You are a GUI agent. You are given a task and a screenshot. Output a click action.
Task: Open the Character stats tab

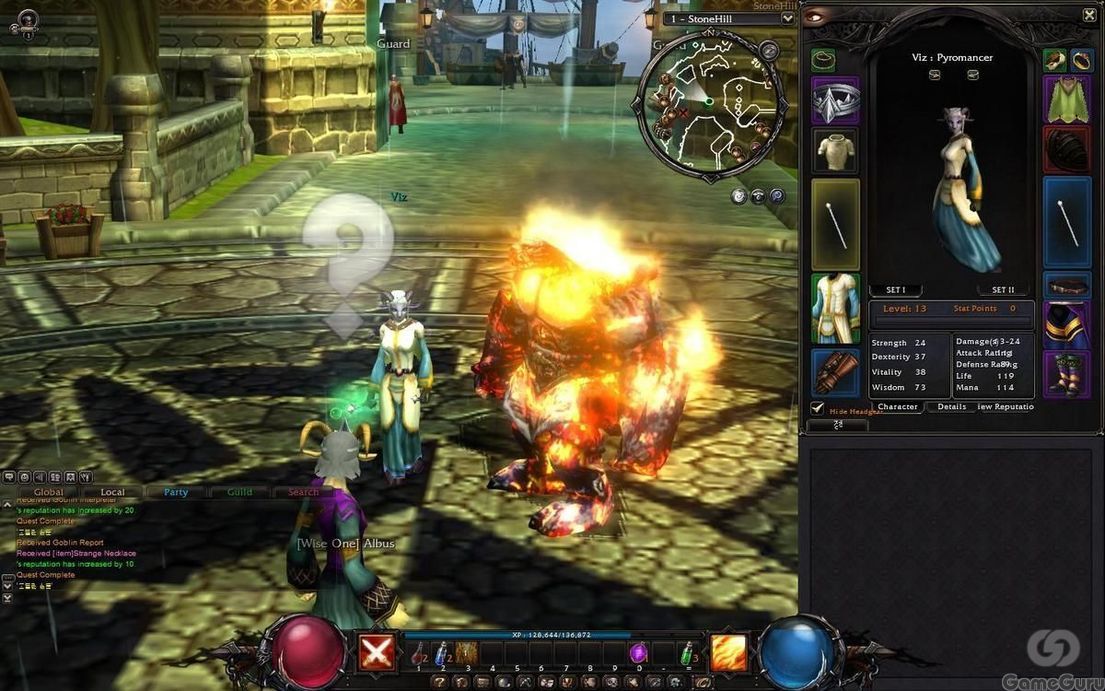[x=897, y=407]
